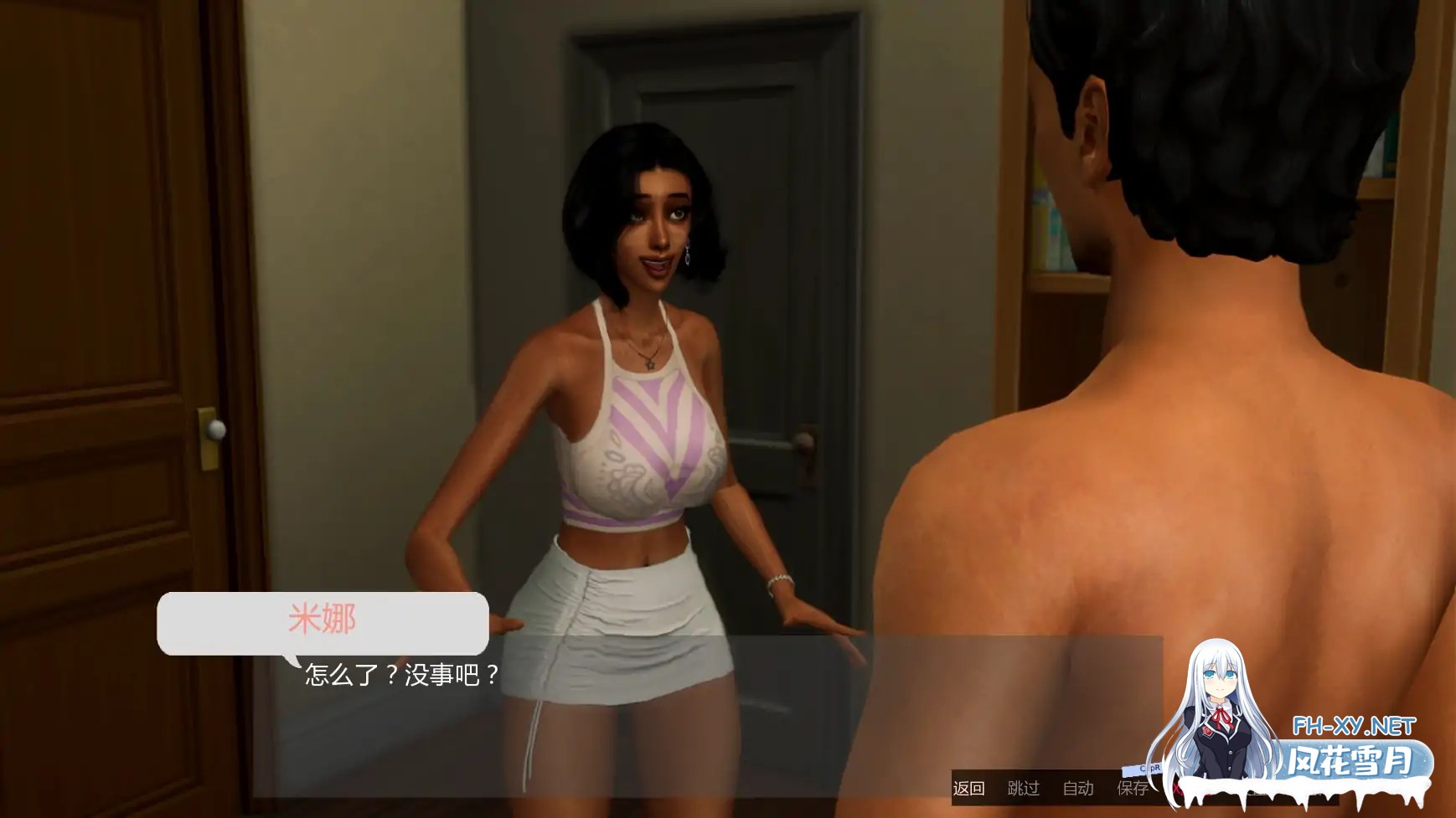
Task: Advance the dialogue line "怎么了？没事吧？"
Action: click(x=402, y=675)
